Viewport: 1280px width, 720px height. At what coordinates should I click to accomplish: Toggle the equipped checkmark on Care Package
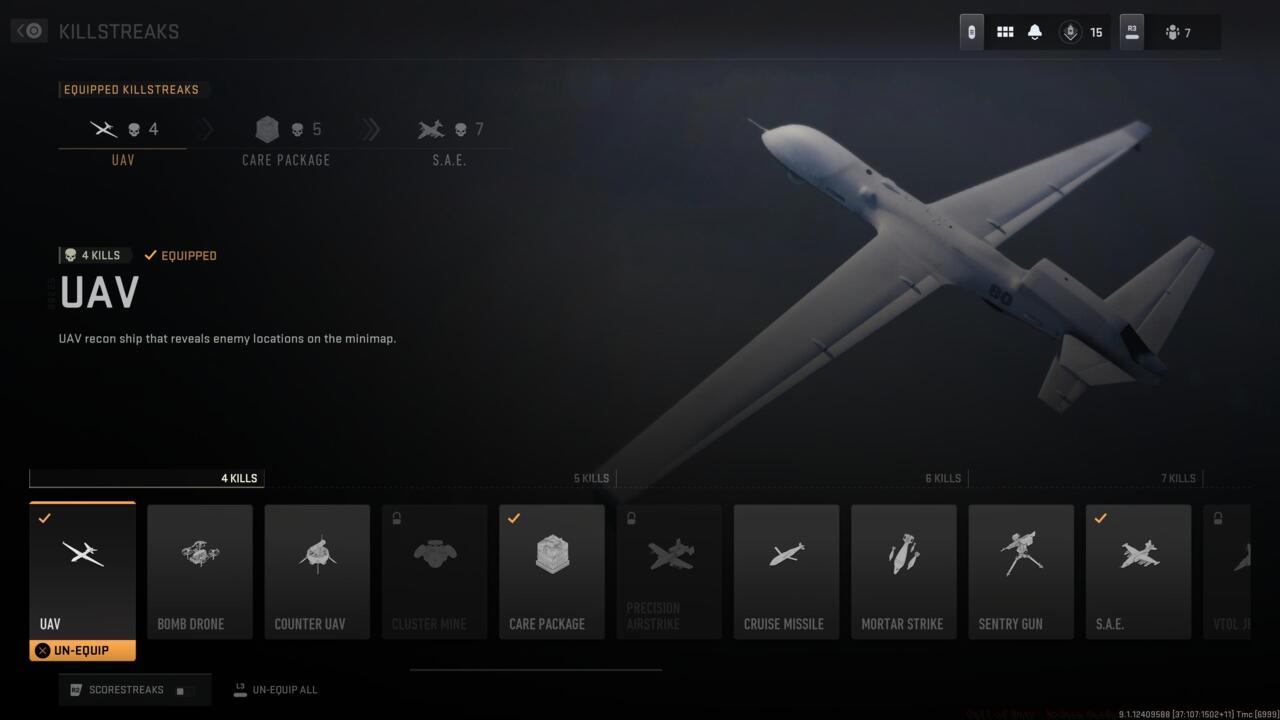point(515,518)
